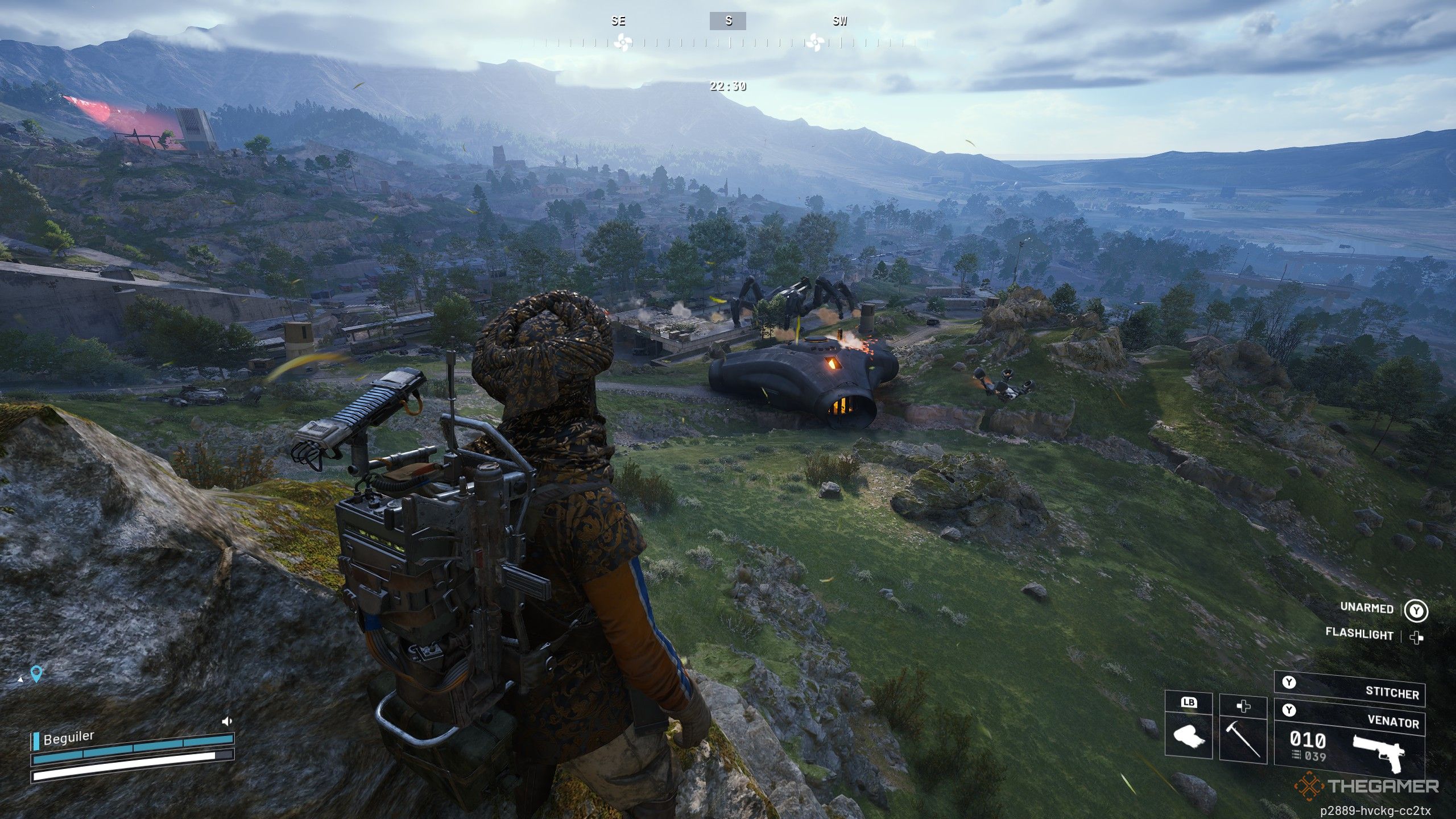Click the blue map pin marker

coord(38,674)
